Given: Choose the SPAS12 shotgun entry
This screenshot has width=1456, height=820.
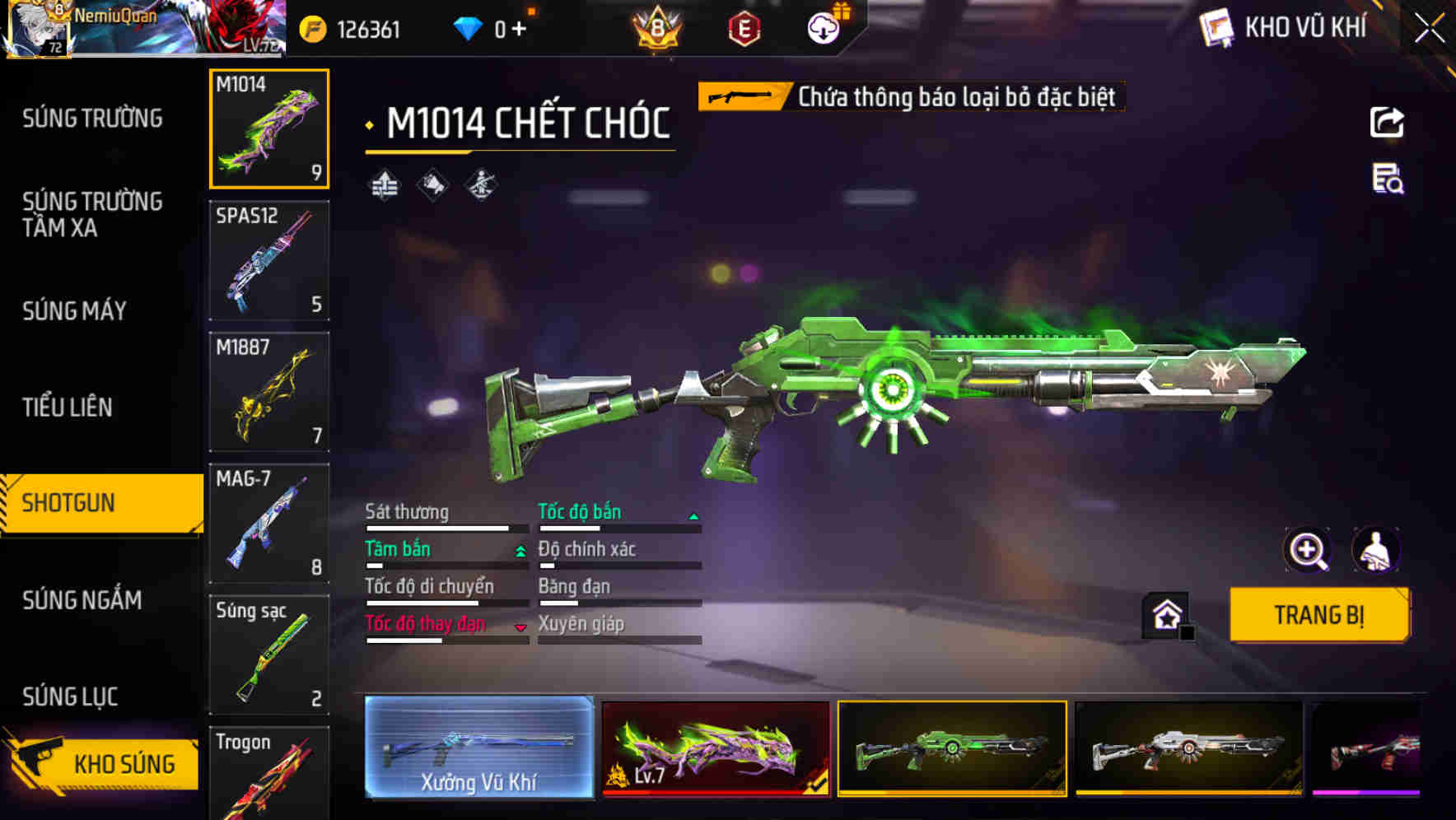Looking at the screenshot, I should pyautogui.click(x=269, y=260).
